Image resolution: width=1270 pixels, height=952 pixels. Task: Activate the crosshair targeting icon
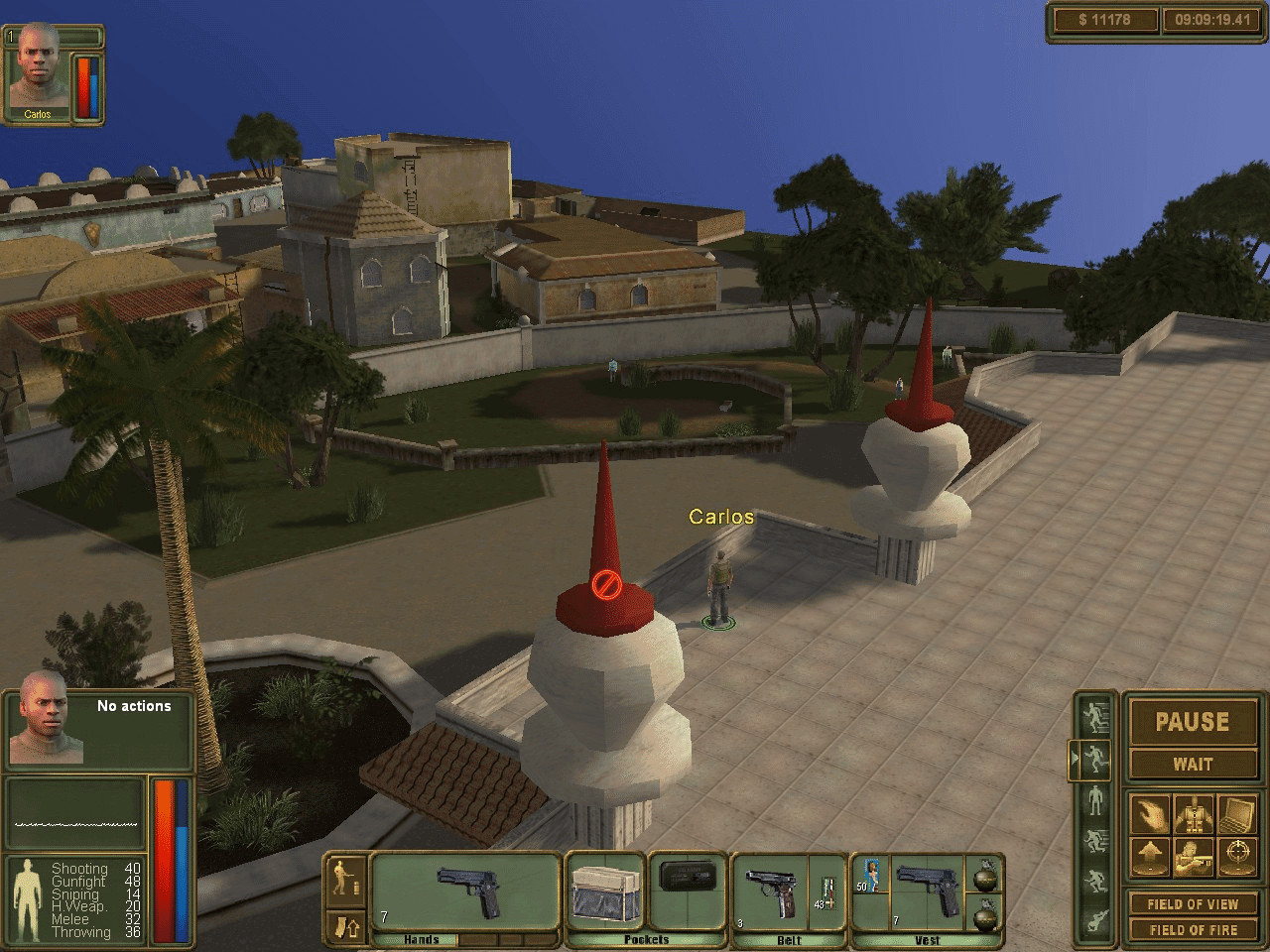(1236, 857)
